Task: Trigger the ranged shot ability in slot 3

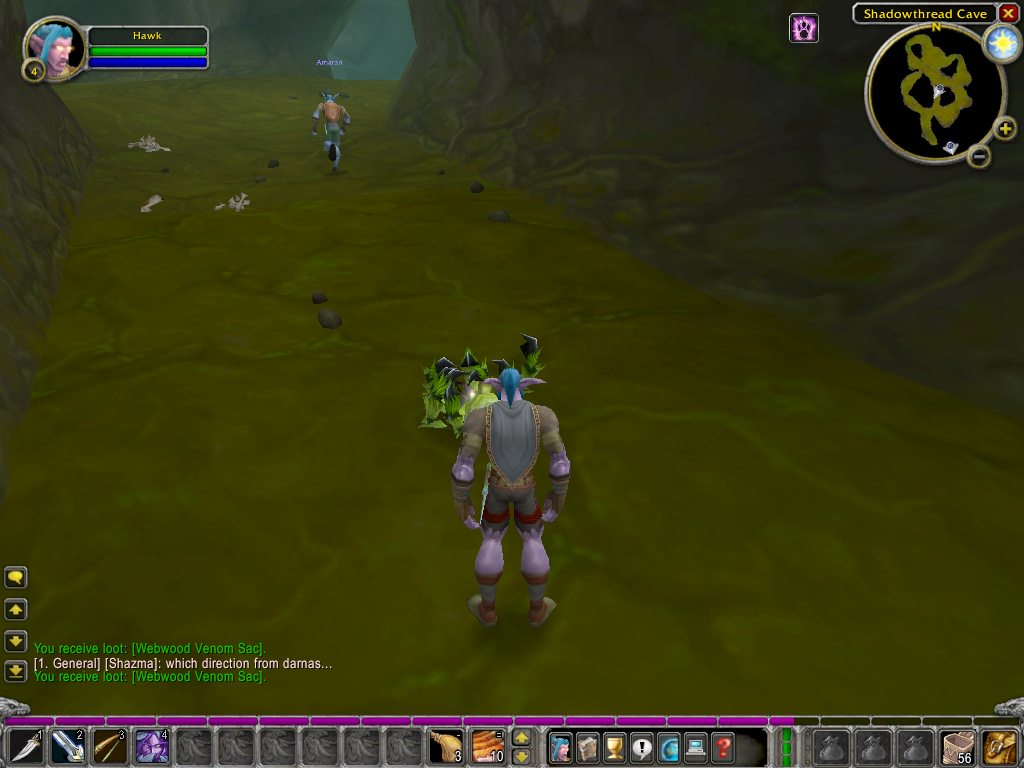Action: tap(110, 747)
